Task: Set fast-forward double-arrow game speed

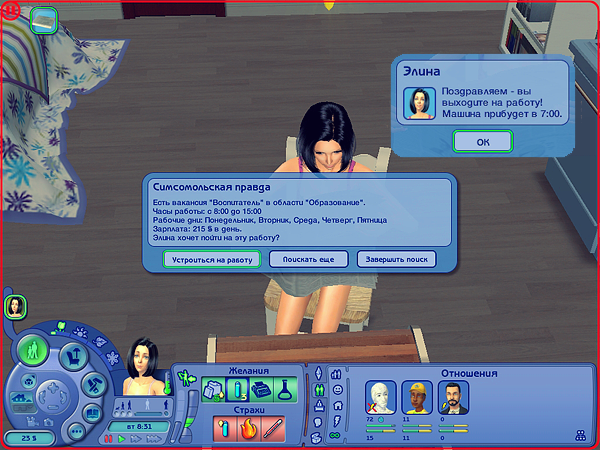Action: click(x=134, y=438)
